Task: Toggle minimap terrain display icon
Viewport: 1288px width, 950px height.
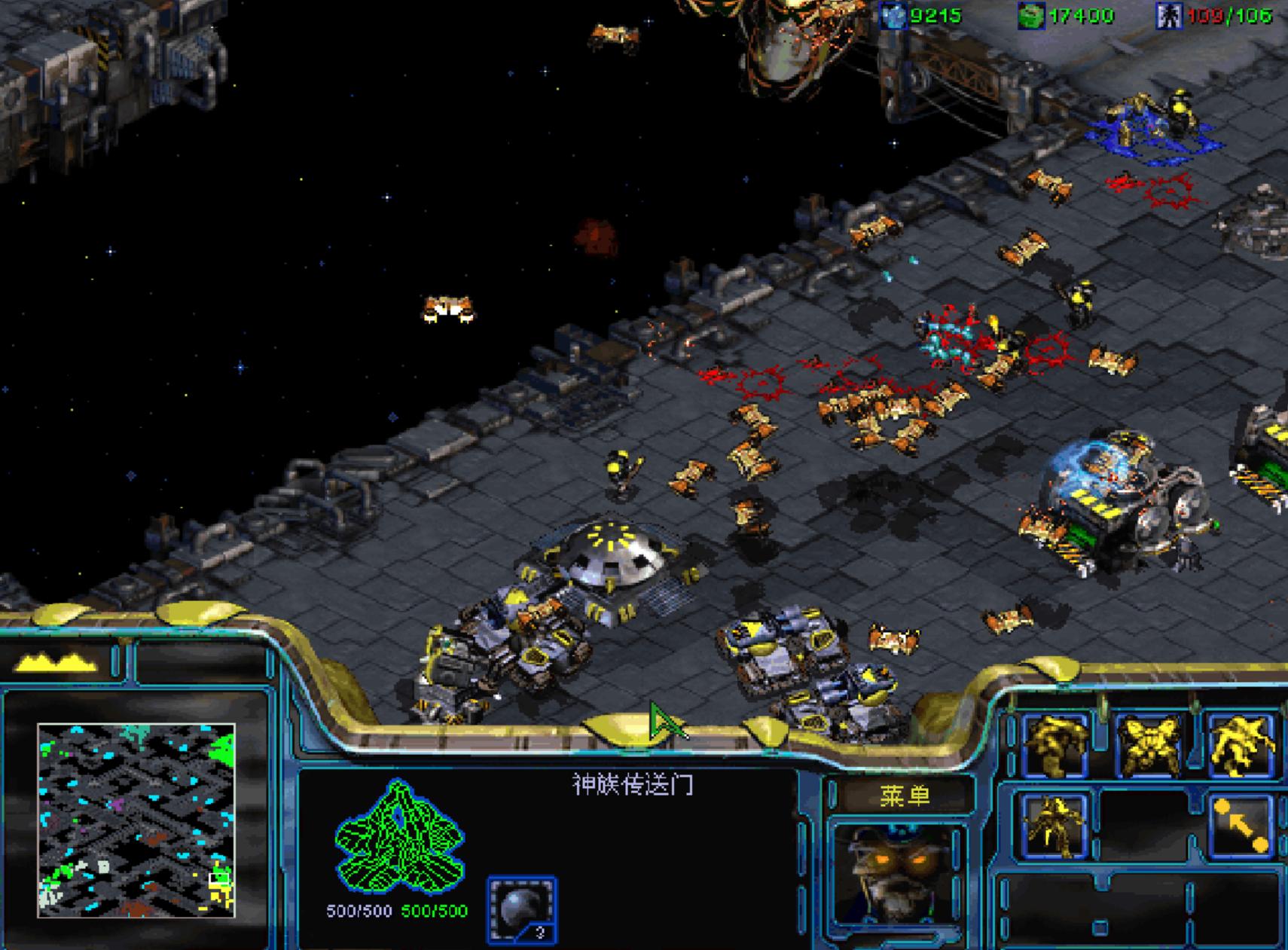Action: click(x=56, y=662)
